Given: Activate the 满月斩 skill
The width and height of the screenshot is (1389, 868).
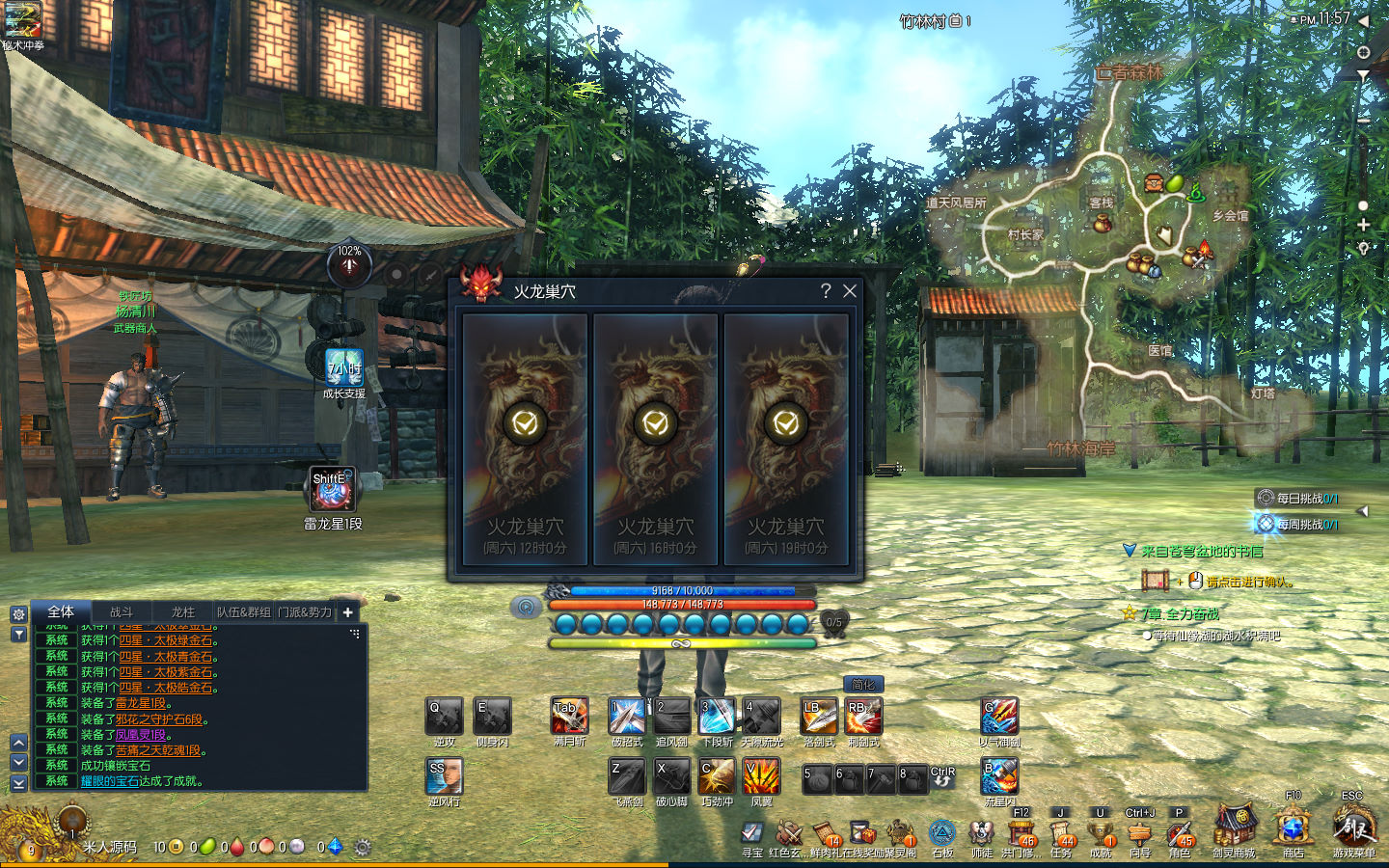Looking at the screenshot, I should coord(569,717).
